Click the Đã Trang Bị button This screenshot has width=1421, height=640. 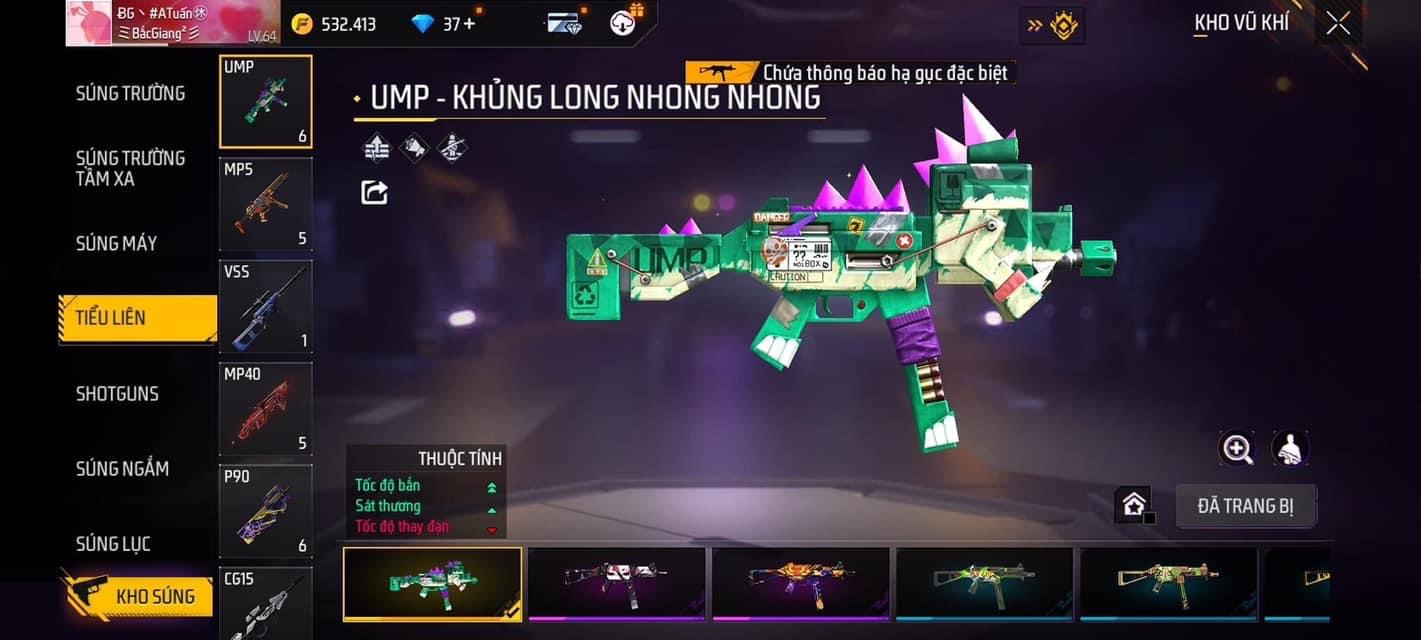1245,506
